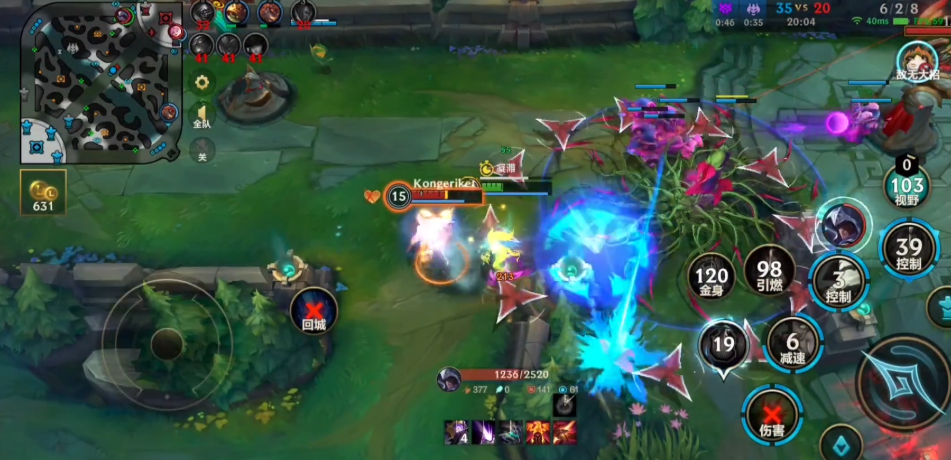This screenshot has height=460, width=951.
Task: Activate the 控制 ability showing 3
Action: coord(839,283)
